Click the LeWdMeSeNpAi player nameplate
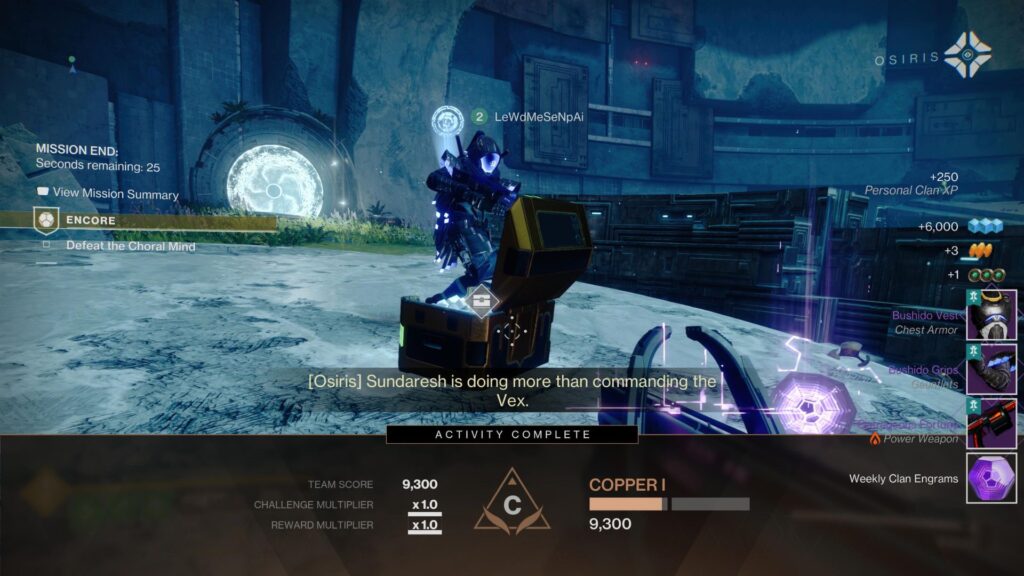This screenshot has width=1024, height=576. [538, 117]
